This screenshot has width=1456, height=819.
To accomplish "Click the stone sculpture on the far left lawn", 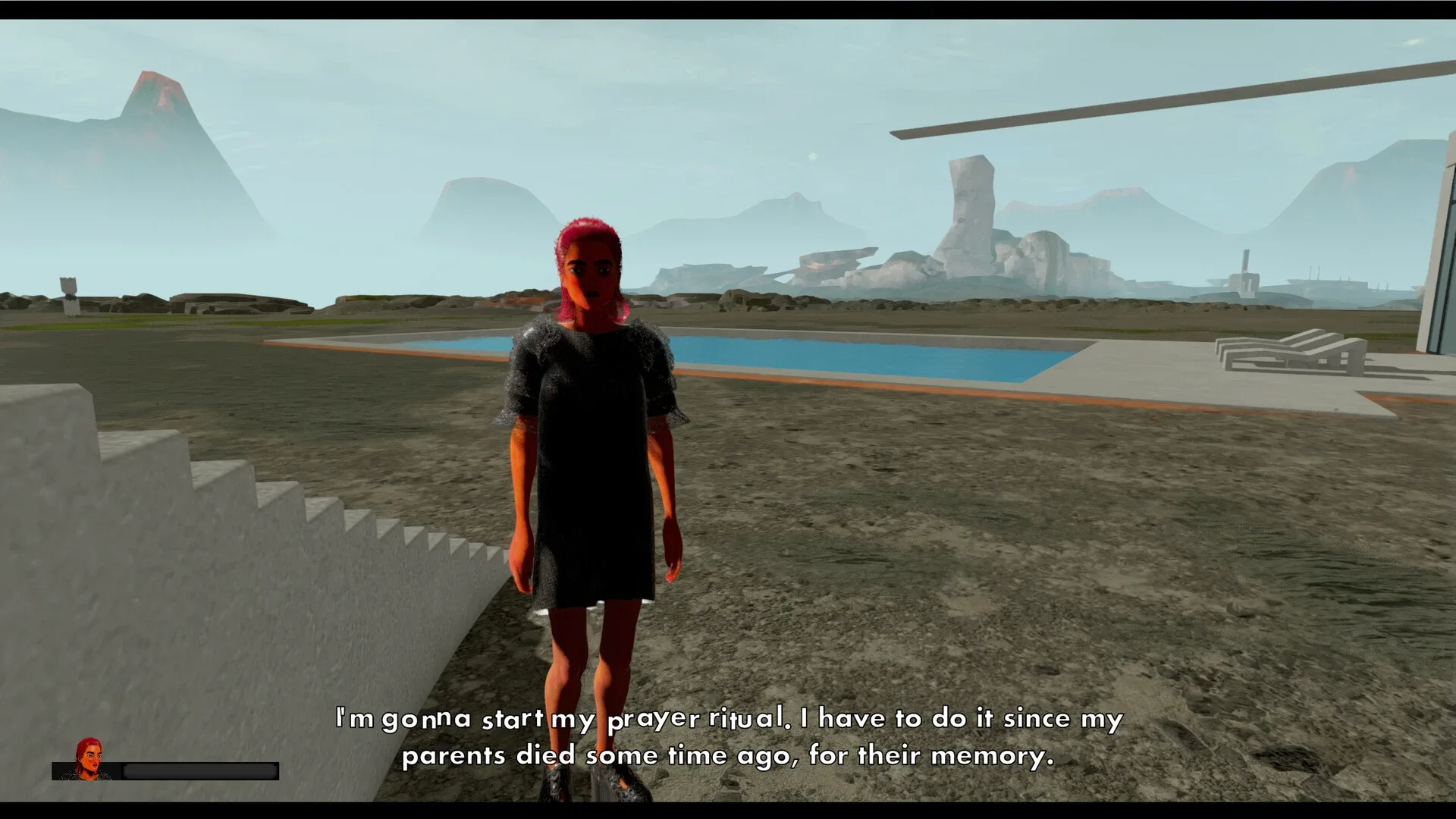I will pos(68,288).
